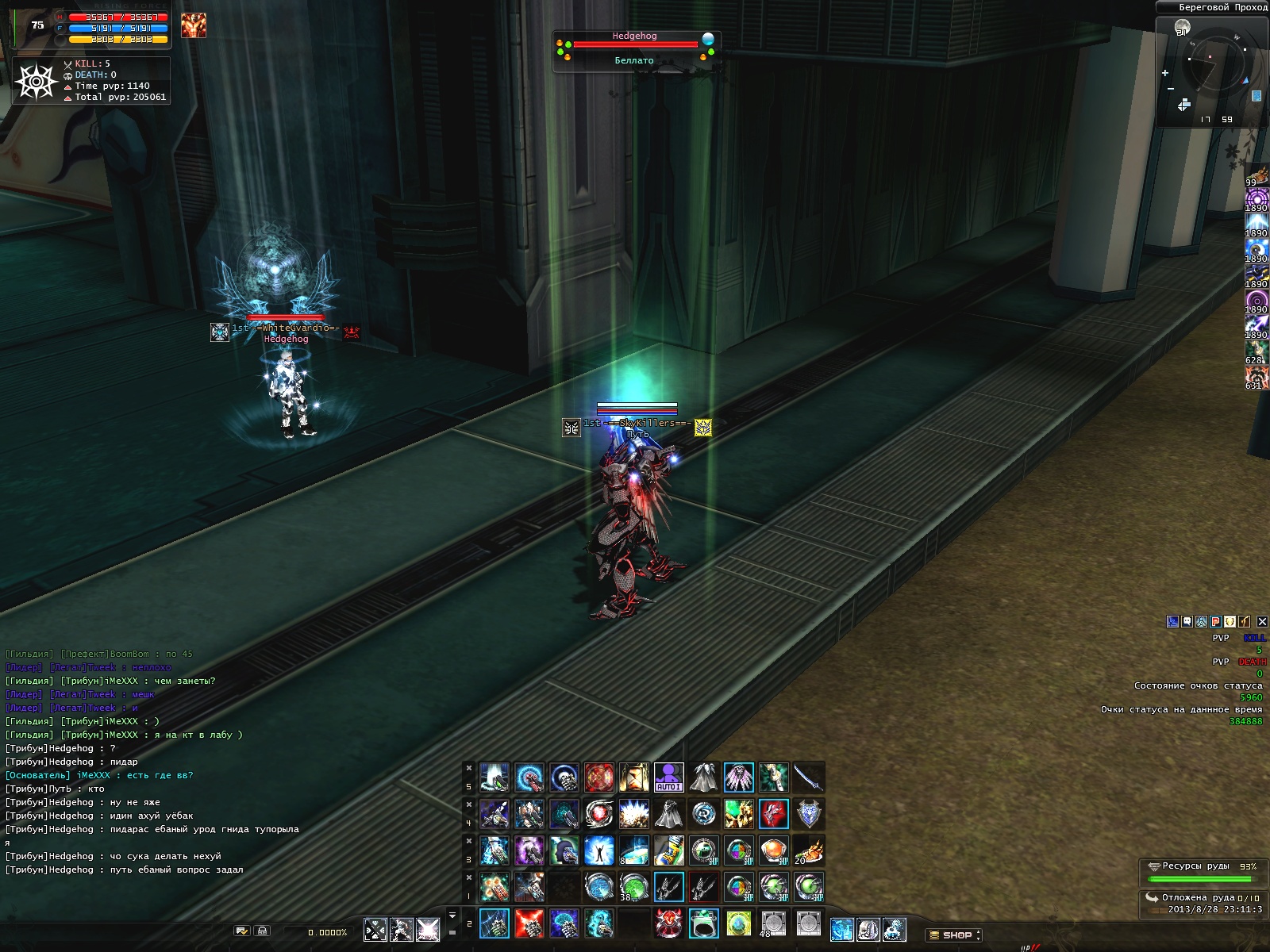Zoom out the minimap with minus
The height and width of the screenshot is (952, 1270).
(x=1171, y=89)
